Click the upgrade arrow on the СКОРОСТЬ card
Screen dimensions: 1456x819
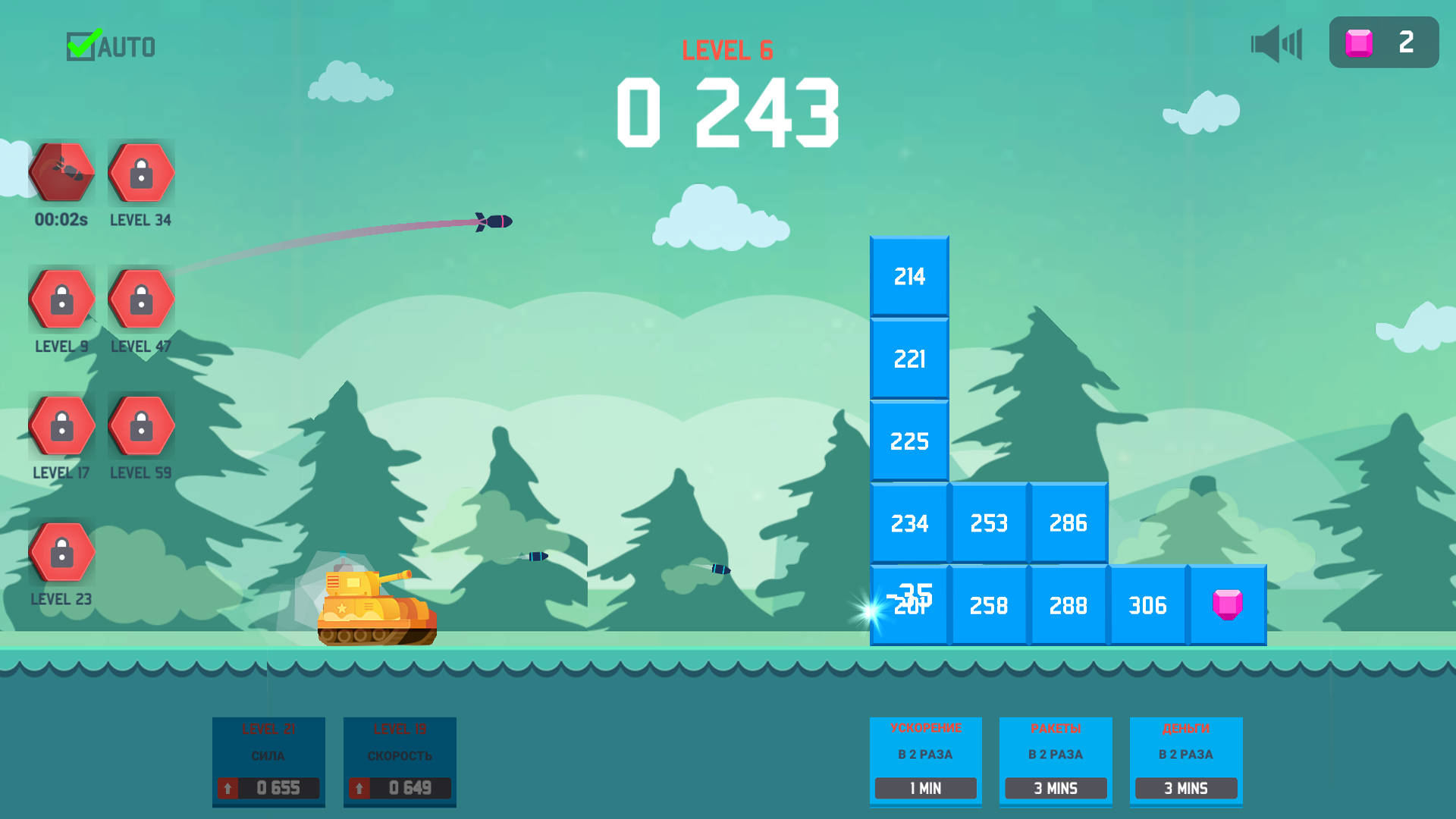(358, 788)
